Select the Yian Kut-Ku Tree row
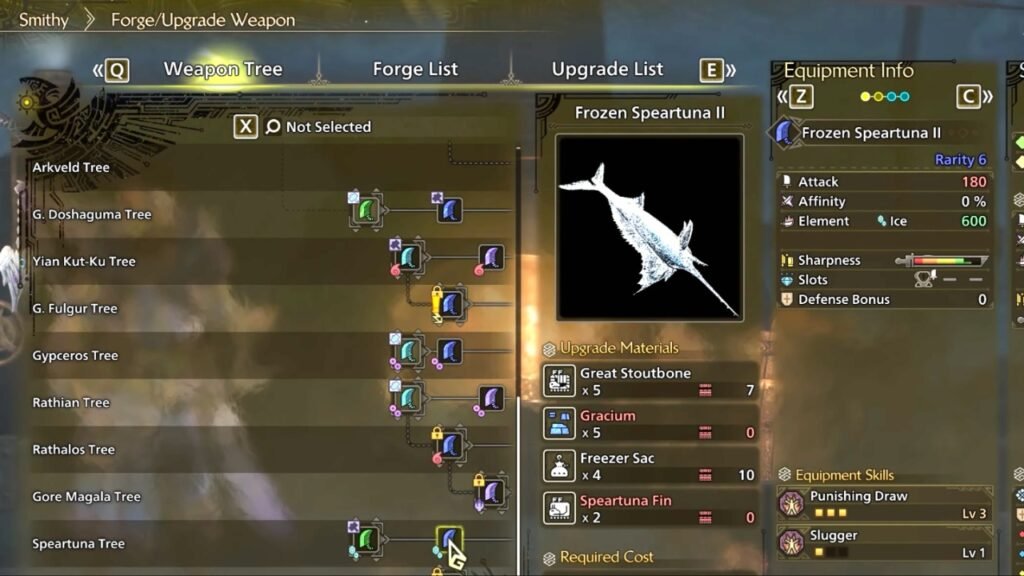Viewport: 1024px width, 576px height. click(x=83, y=261)
